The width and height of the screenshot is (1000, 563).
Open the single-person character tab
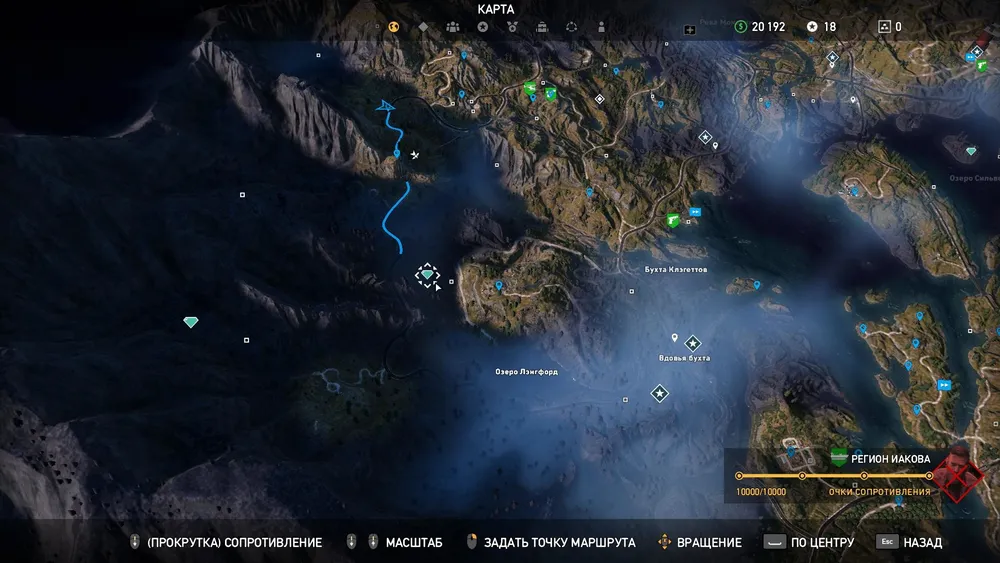pos(601,27)
